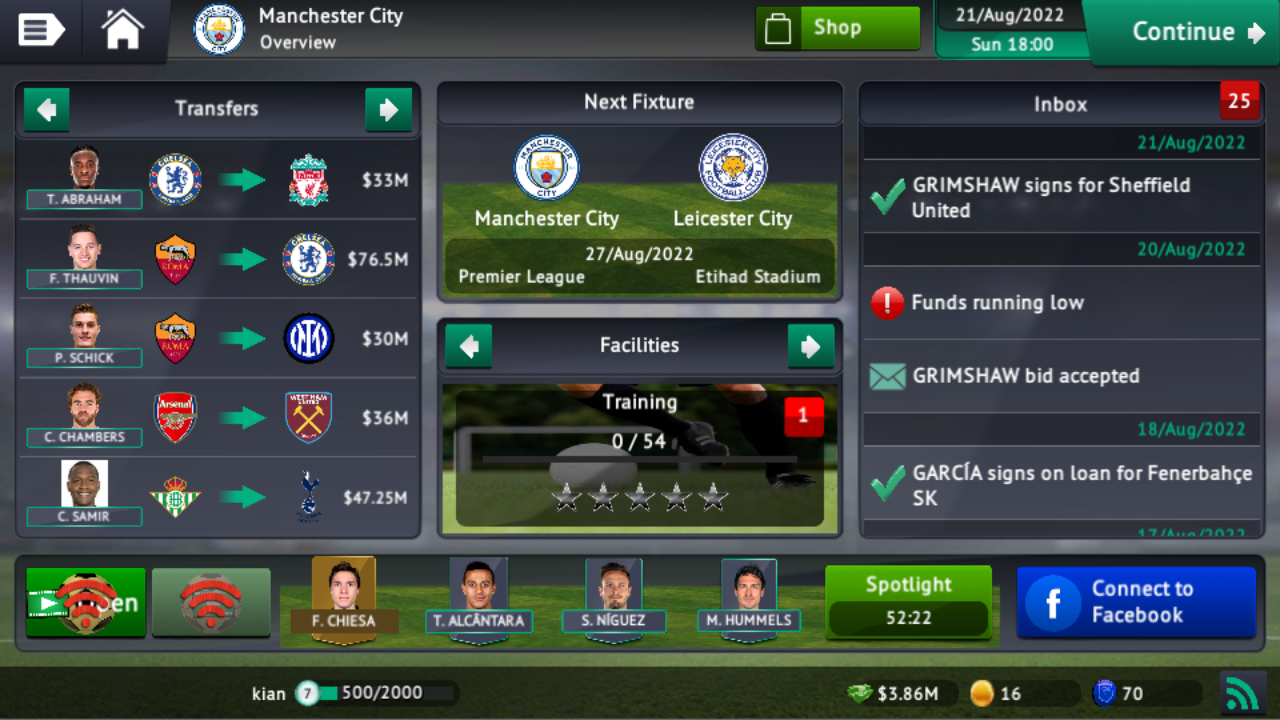Click the green watch-video reward ball icon
Image resolution: width=1280 pixels, height=720 pixels.
point(85,601)
